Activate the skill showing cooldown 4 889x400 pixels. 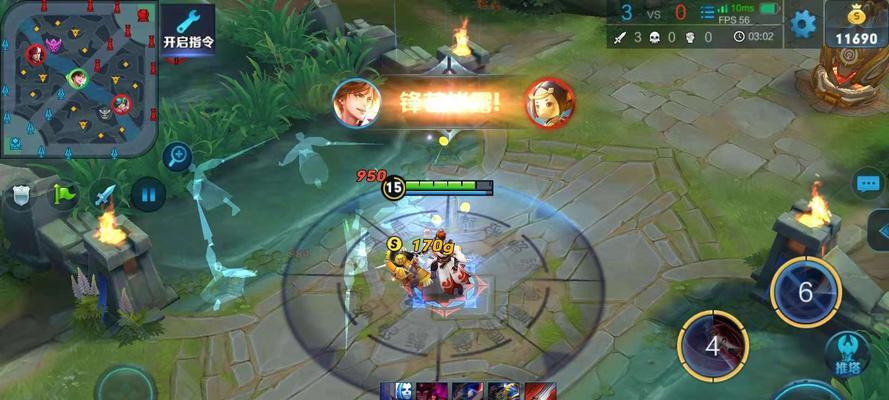pyautogui.click(x=713, y=347)
